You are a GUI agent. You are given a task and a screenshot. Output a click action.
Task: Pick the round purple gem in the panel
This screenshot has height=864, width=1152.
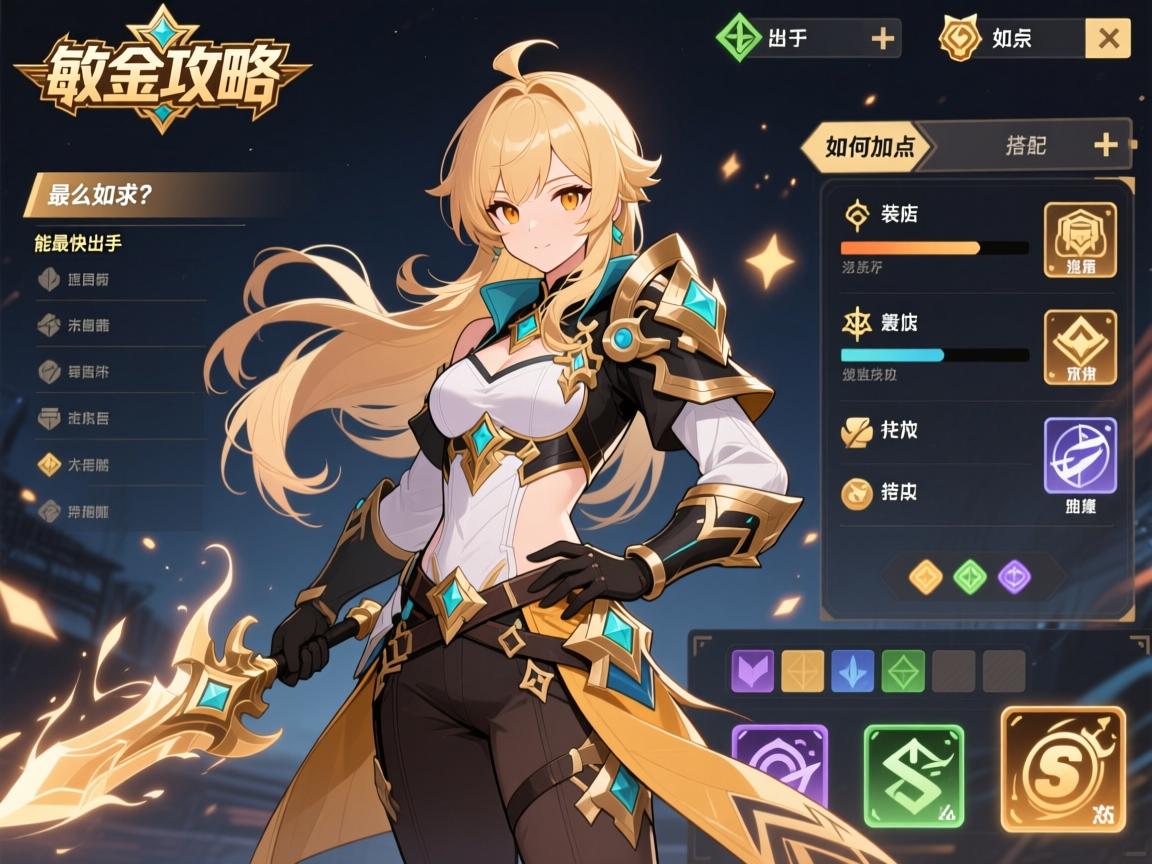coord(1015,576)
